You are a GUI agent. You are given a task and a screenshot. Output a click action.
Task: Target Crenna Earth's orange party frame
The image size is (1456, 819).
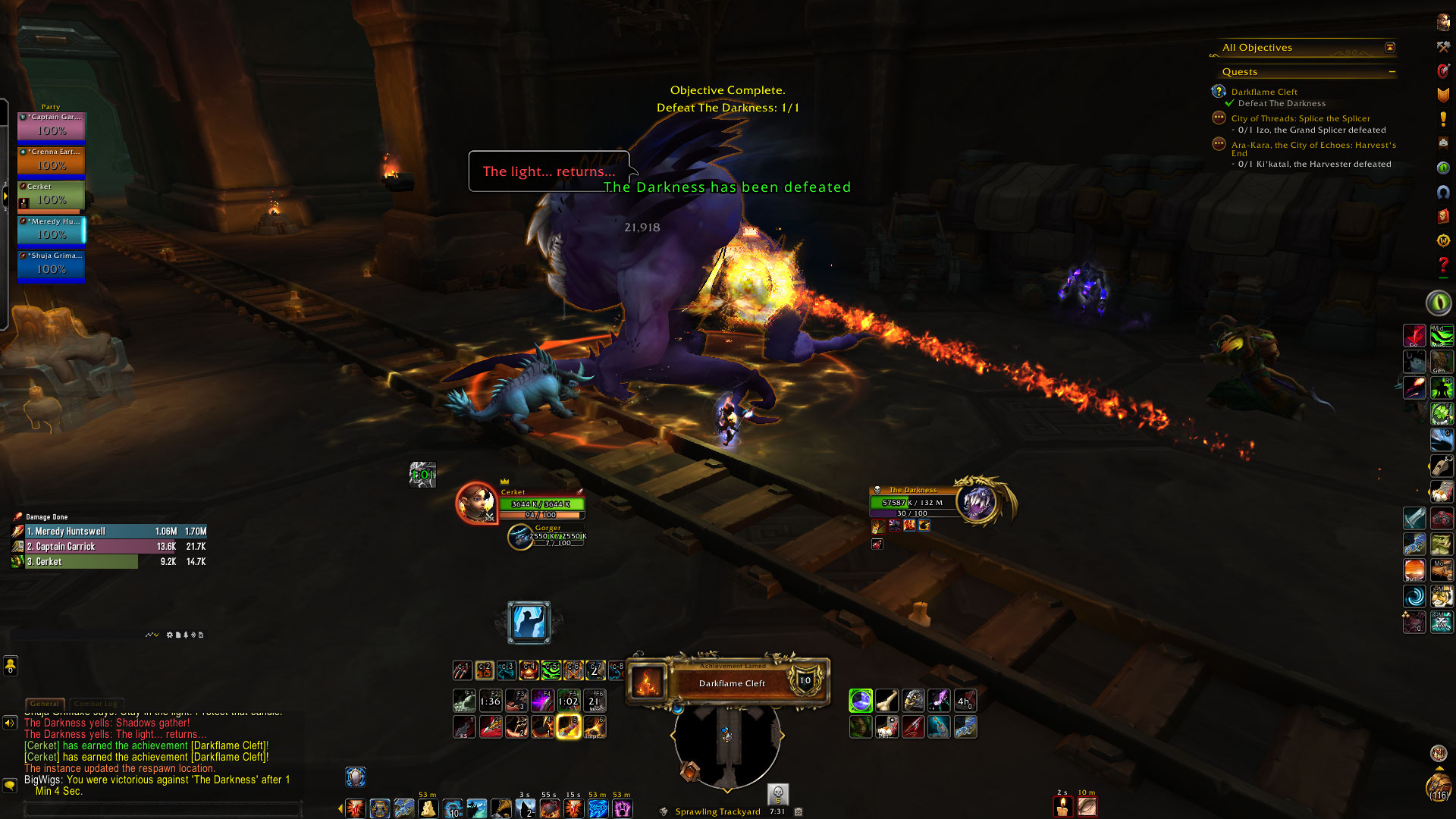click(x=52, y=162)
